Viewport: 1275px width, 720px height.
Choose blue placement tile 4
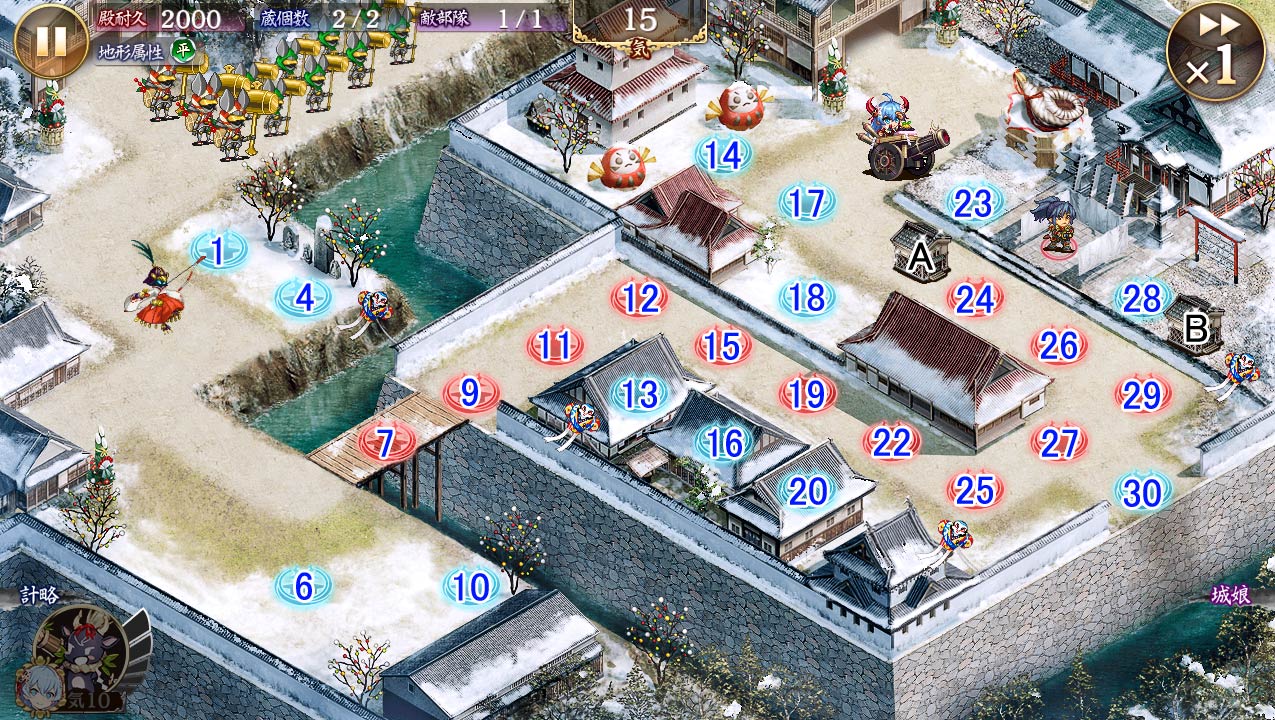click(304, 297)
